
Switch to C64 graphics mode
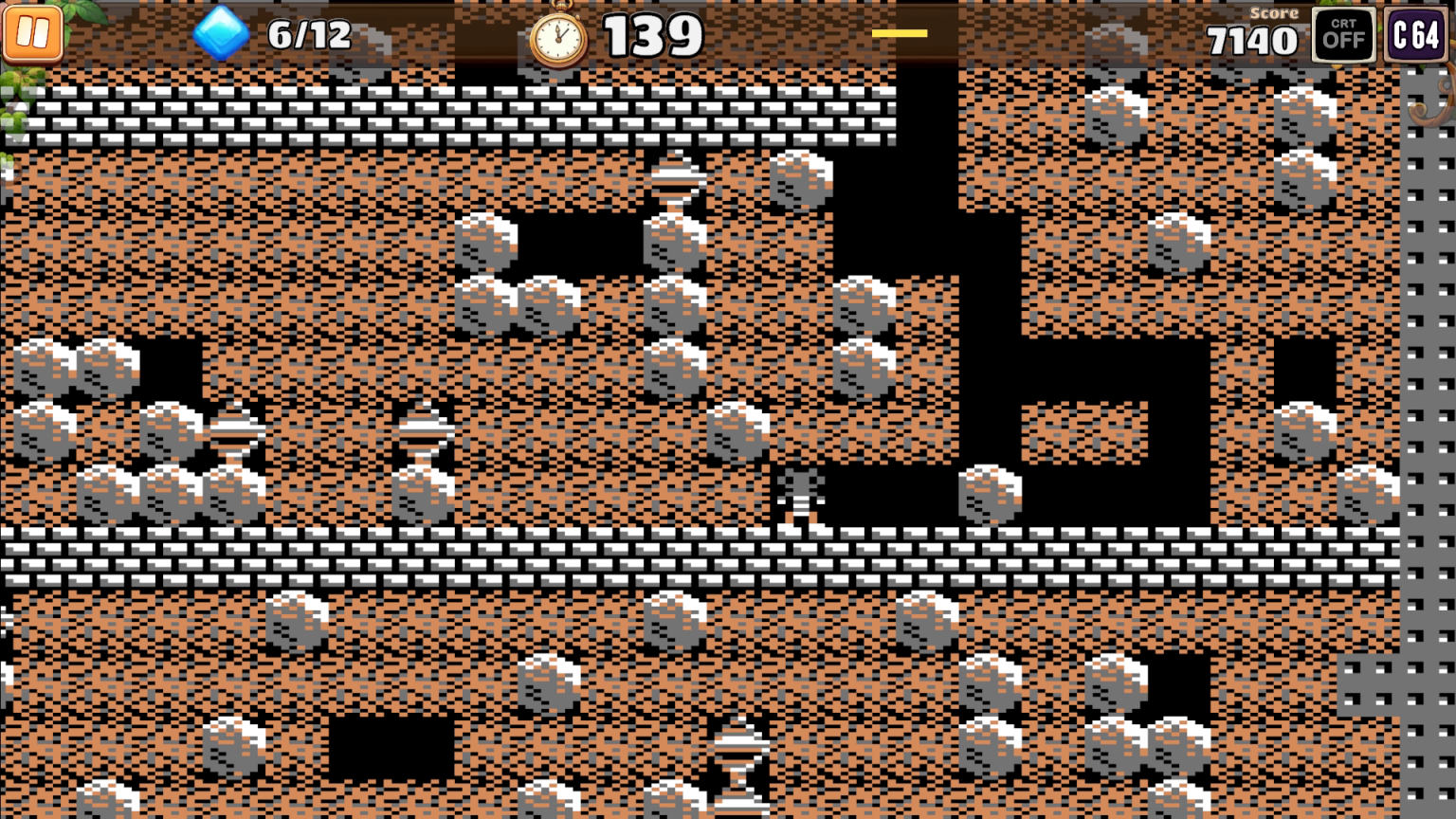click(x=1414, y=35)
